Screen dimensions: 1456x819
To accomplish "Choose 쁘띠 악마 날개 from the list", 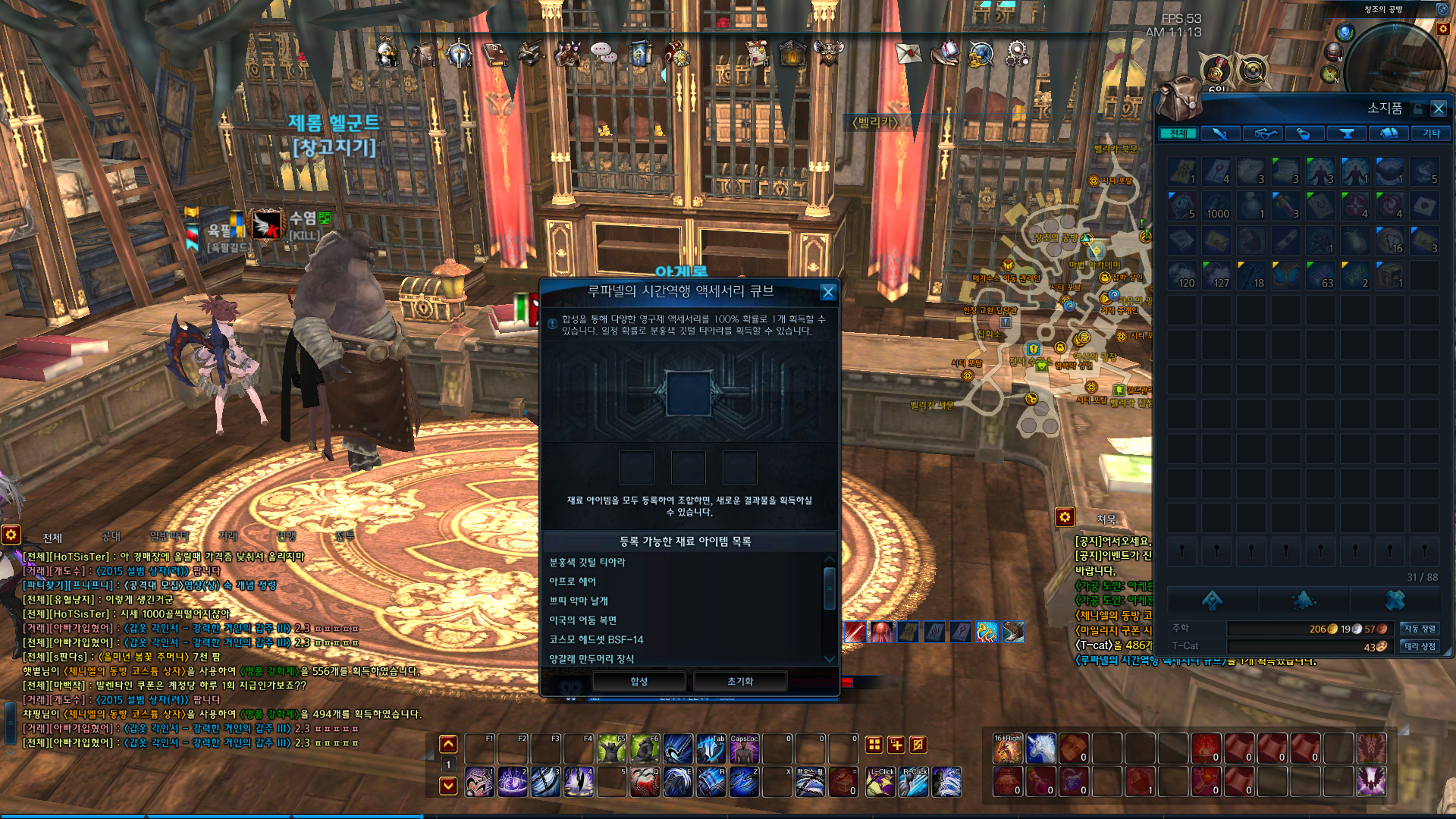I will (579, 601).
